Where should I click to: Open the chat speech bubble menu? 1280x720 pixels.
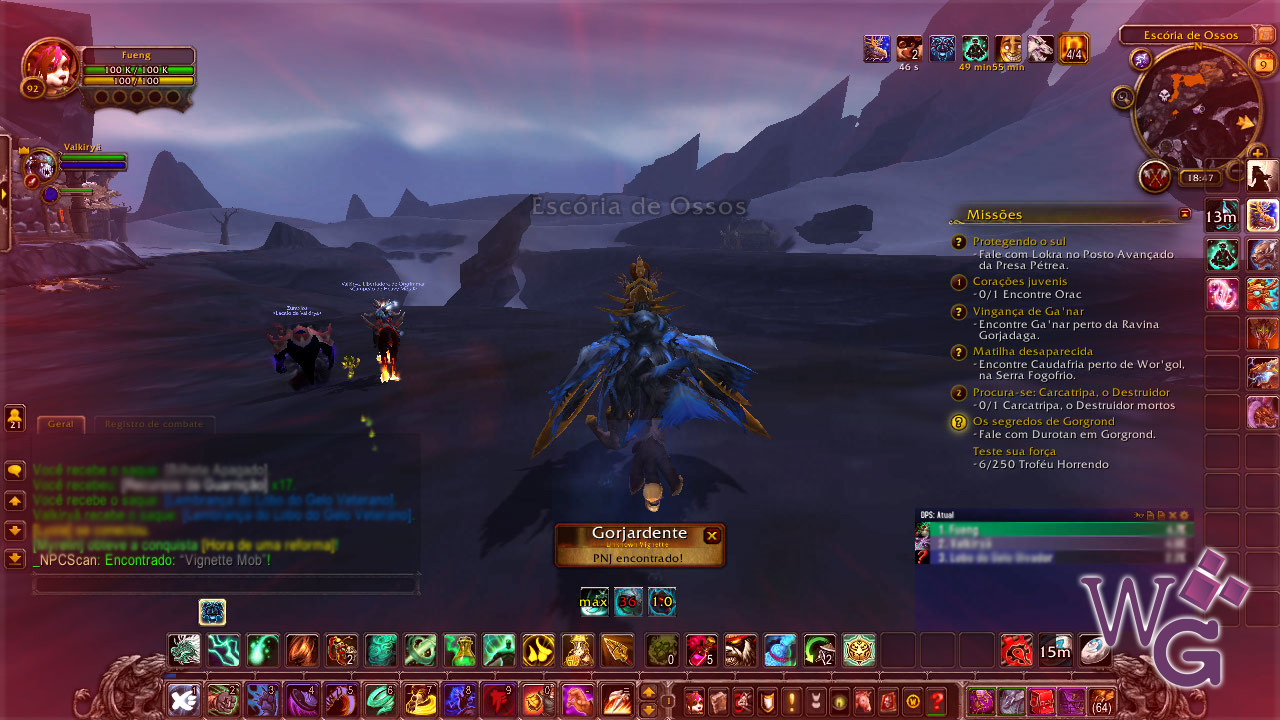click(x=15, y=470)
